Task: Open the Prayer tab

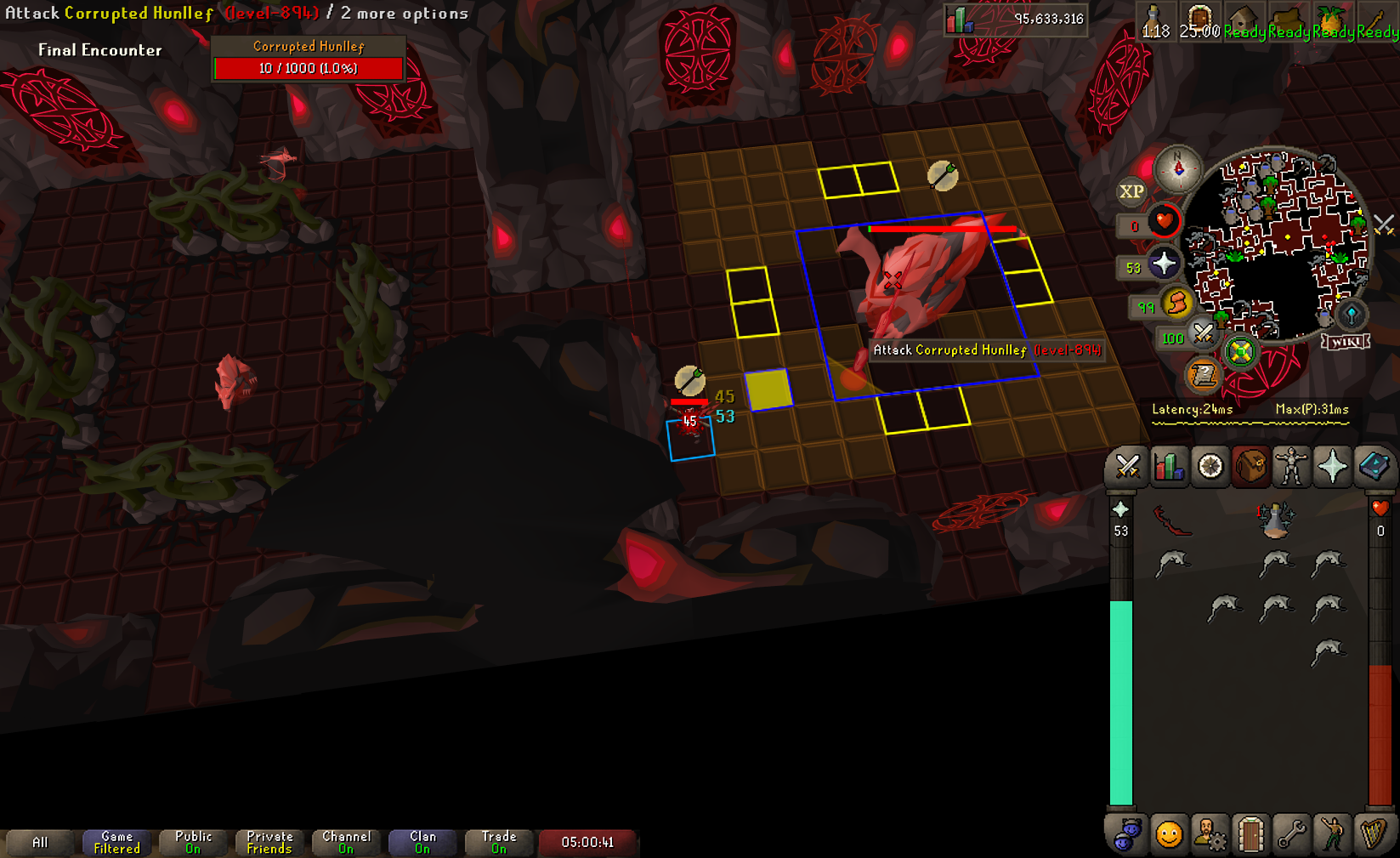Action: [1332, 467]
